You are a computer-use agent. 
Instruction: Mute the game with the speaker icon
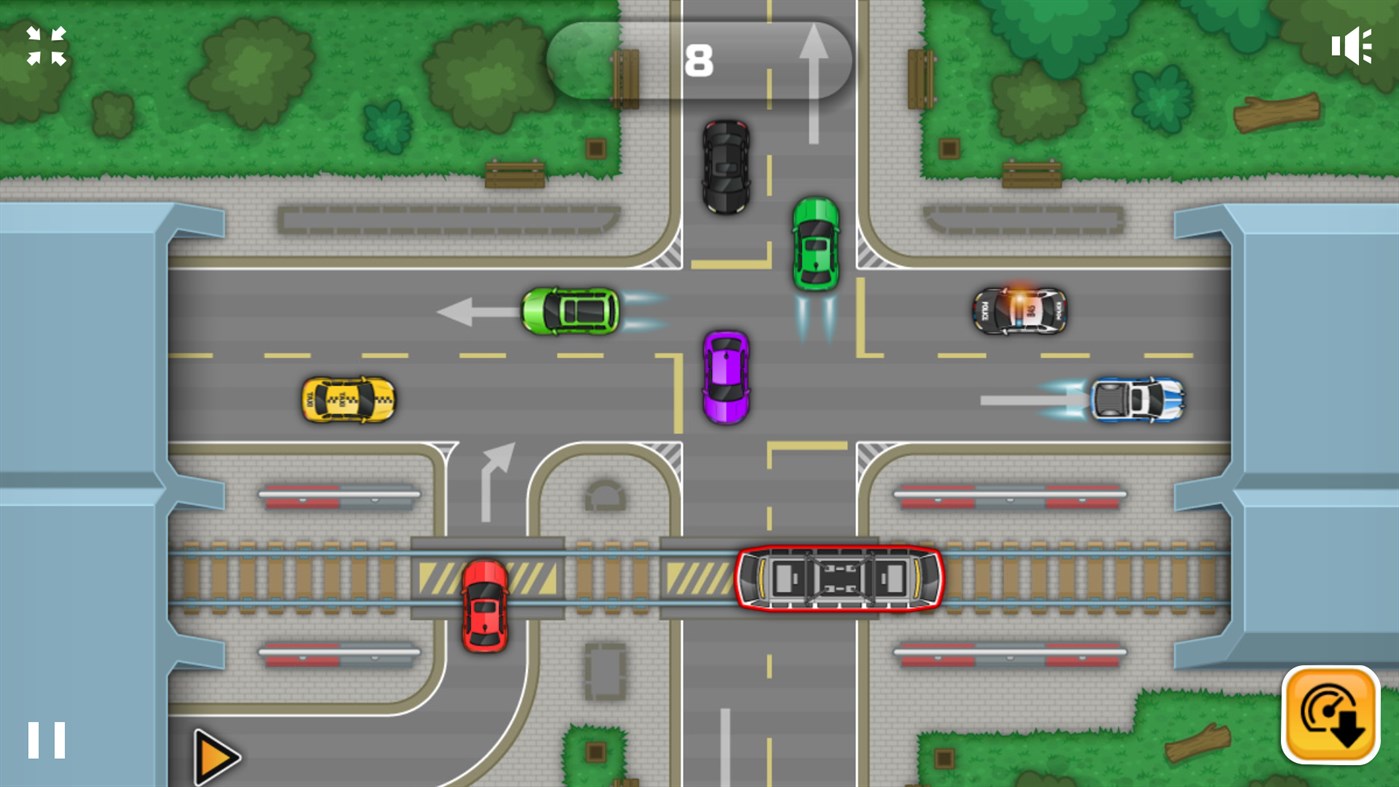pyautogui.click(x=1352, y=45)
